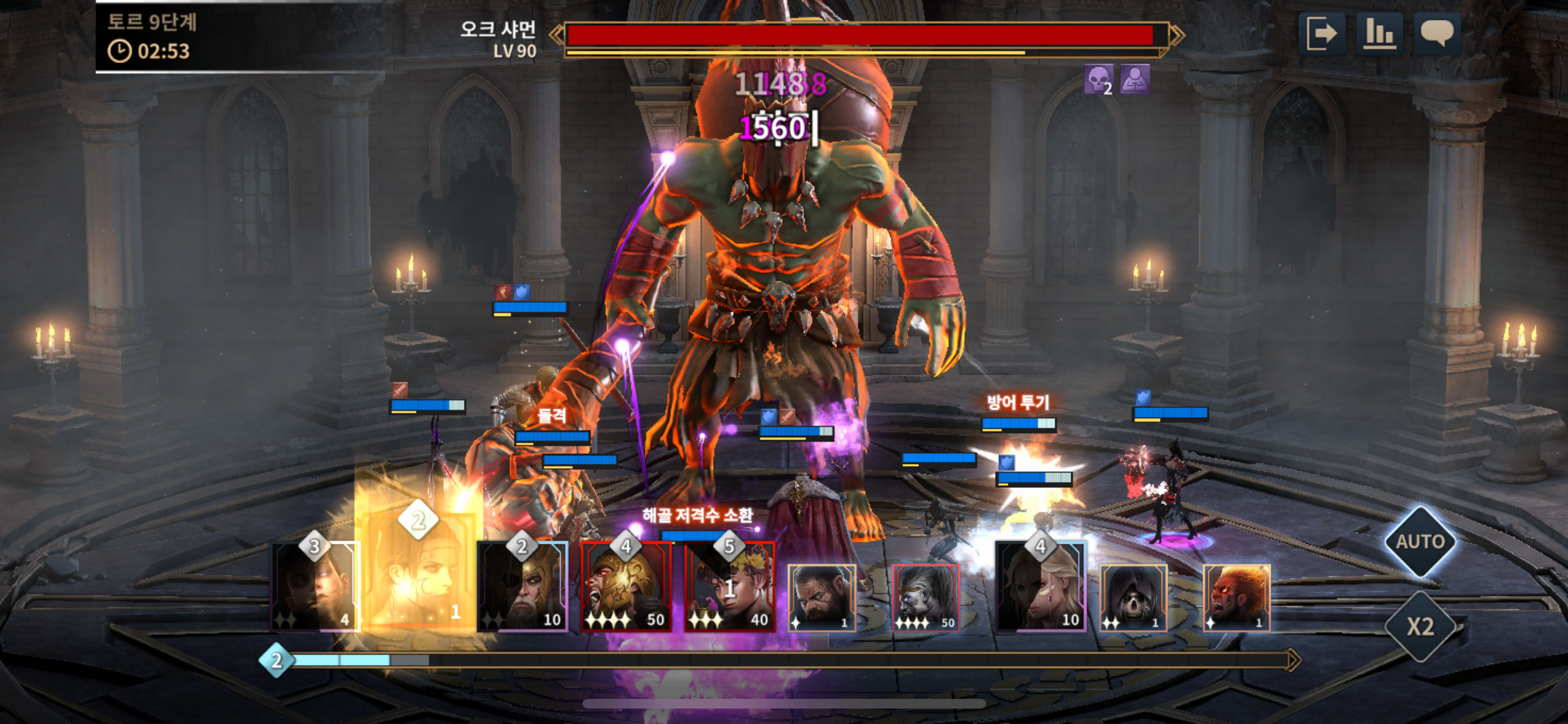
Task: Choose the blonde woman hero card, level 10
Action: [x=1040, y=587]
